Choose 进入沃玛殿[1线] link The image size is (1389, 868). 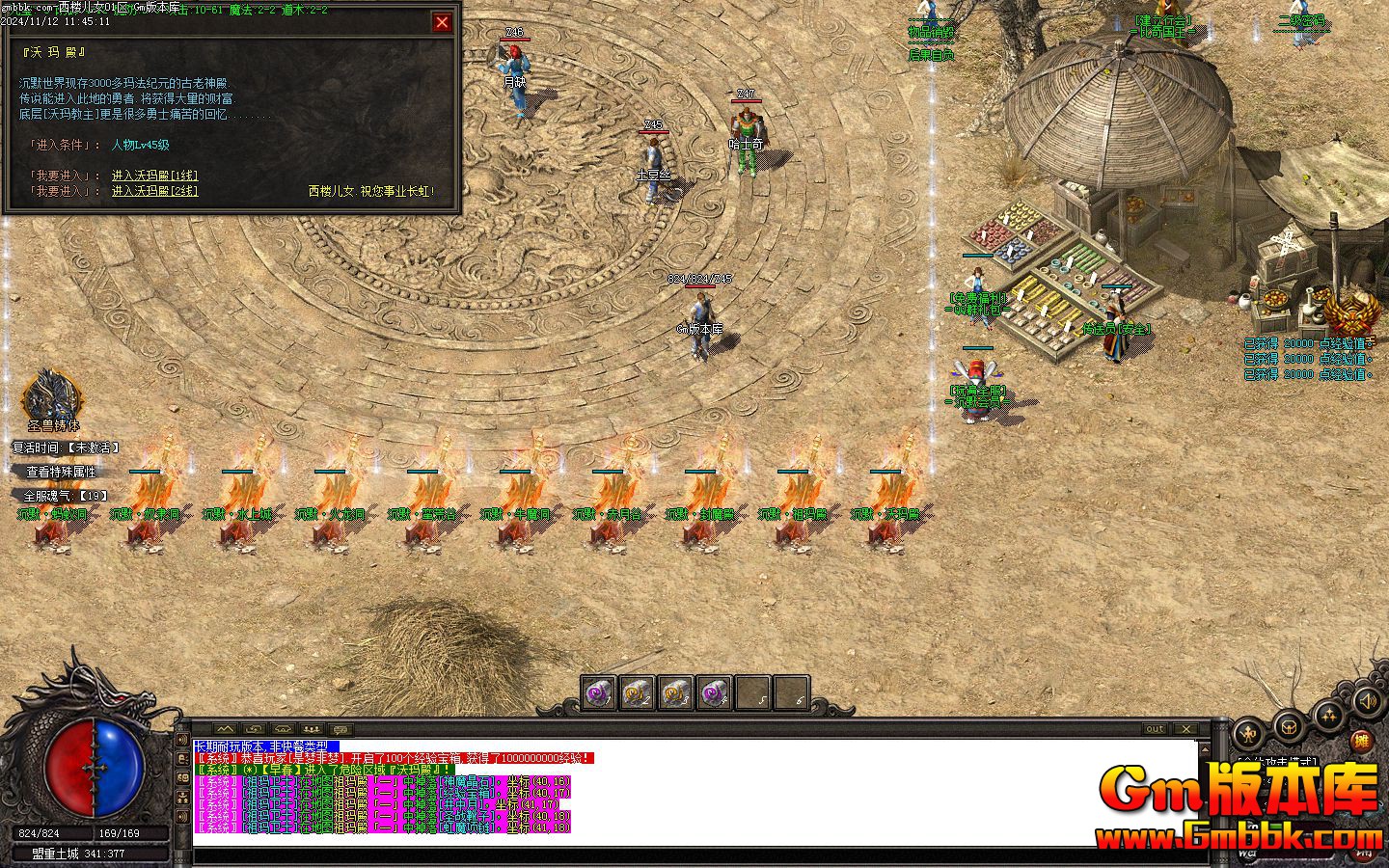click(x=154, y=176)
